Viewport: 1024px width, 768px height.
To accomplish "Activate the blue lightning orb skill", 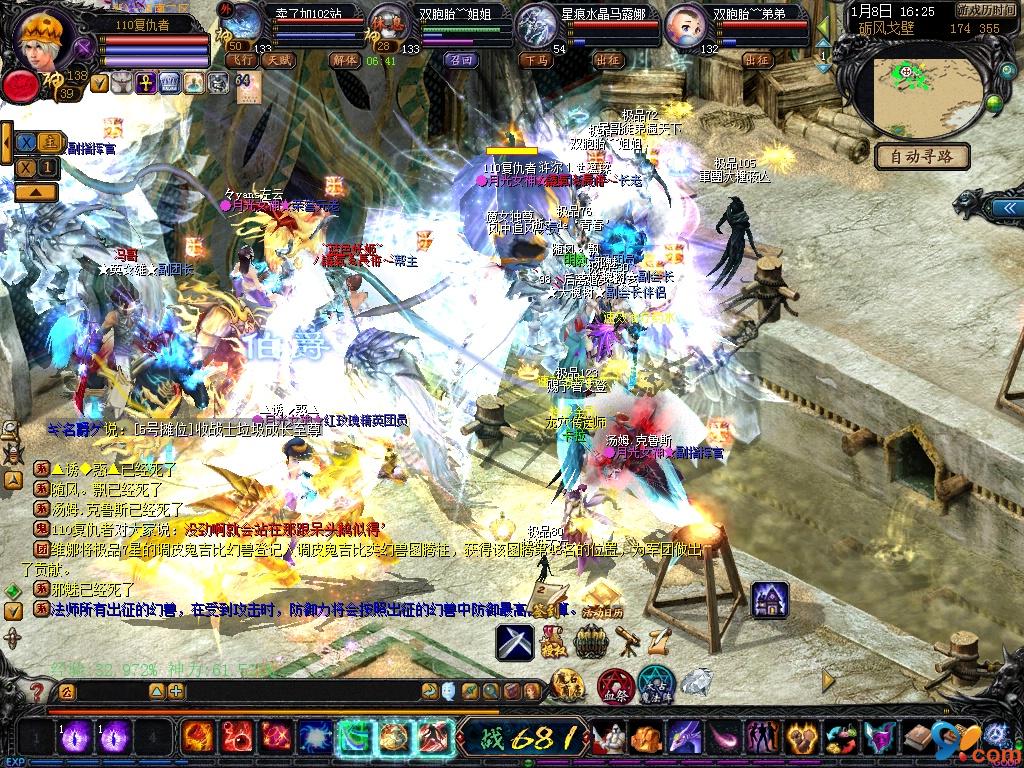I will coord(316,738).
